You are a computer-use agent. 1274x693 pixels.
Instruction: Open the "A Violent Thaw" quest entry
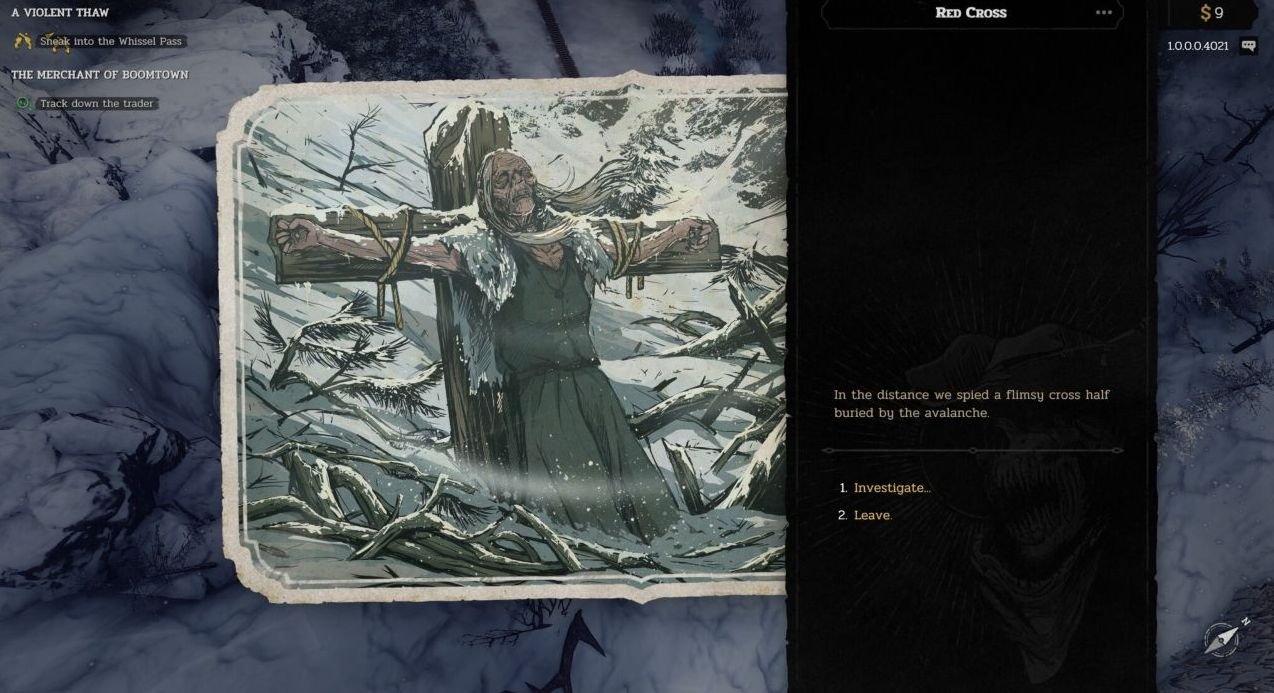pos(60,13)
